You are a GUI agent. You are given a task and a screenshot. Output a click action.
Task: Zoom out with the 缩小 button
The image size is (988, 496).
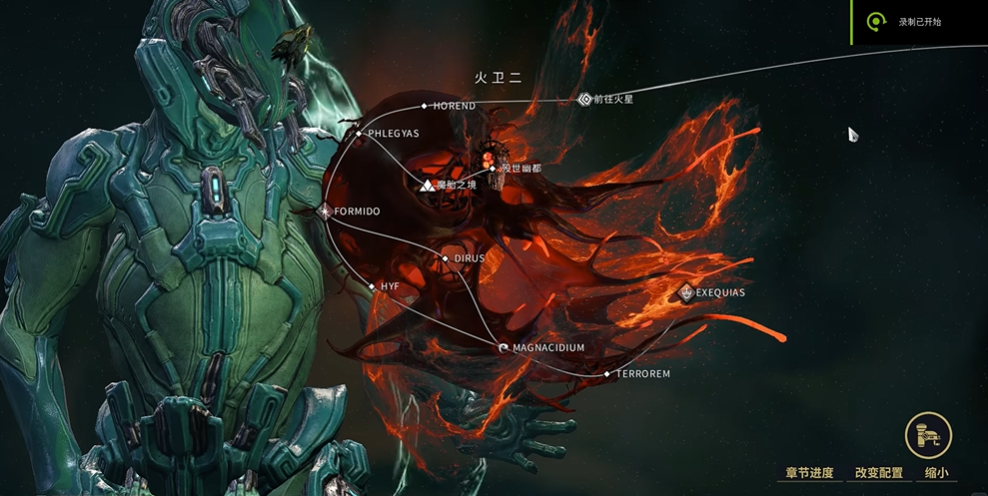click(936, 473)
